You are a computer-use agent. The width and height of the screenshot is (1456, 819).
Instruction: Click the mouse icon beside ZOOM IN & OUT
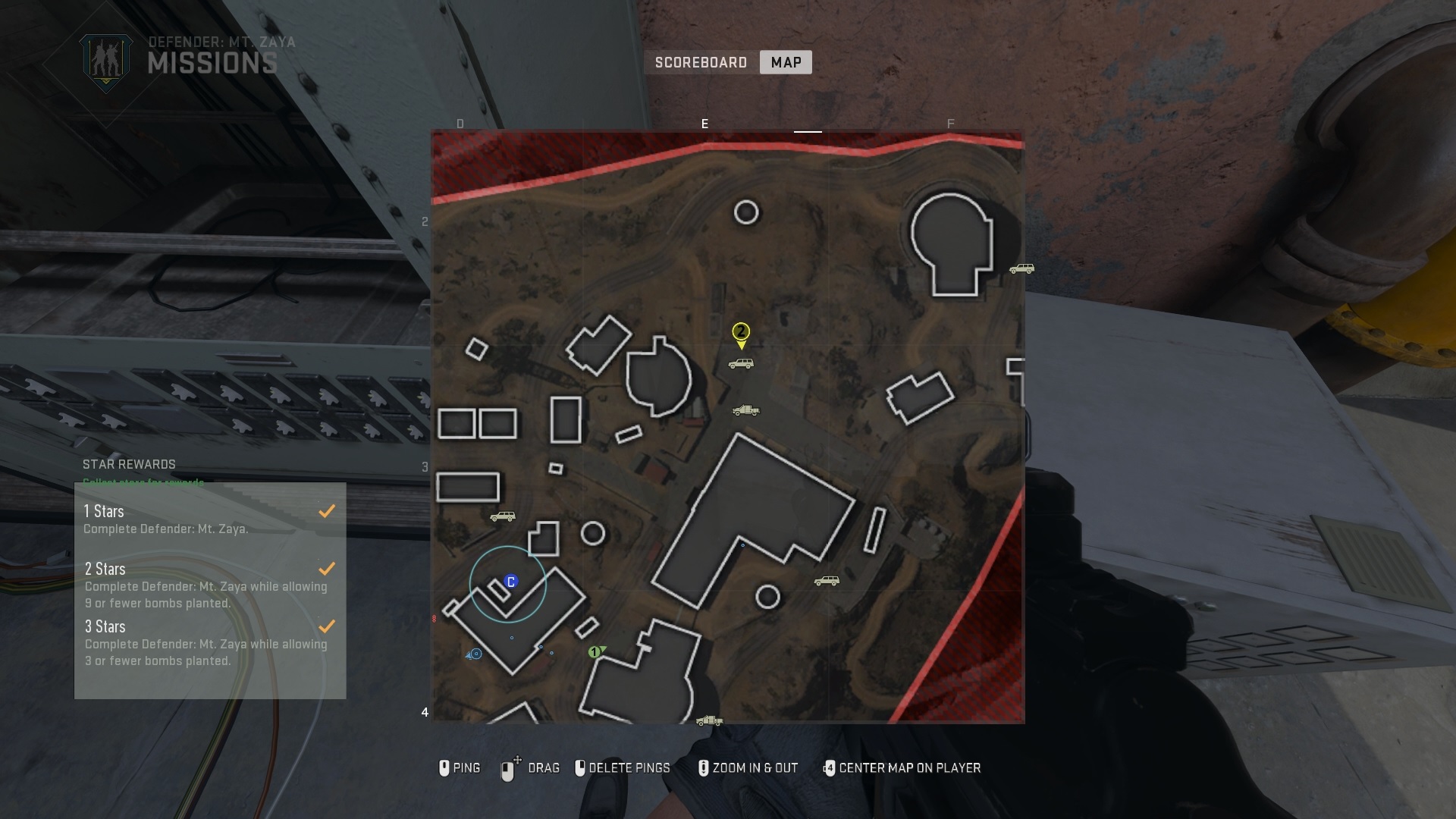pos(704,767)
